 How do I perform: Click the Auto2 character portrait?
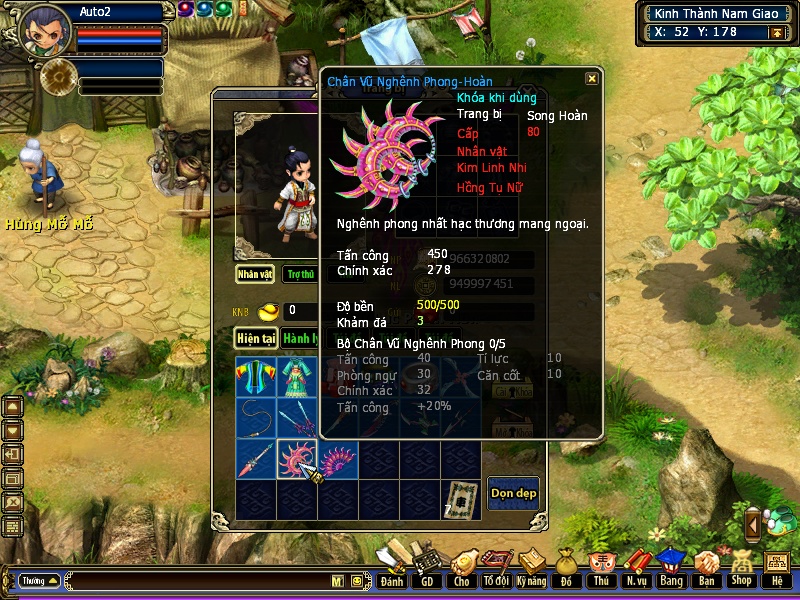tap(43, 29)
